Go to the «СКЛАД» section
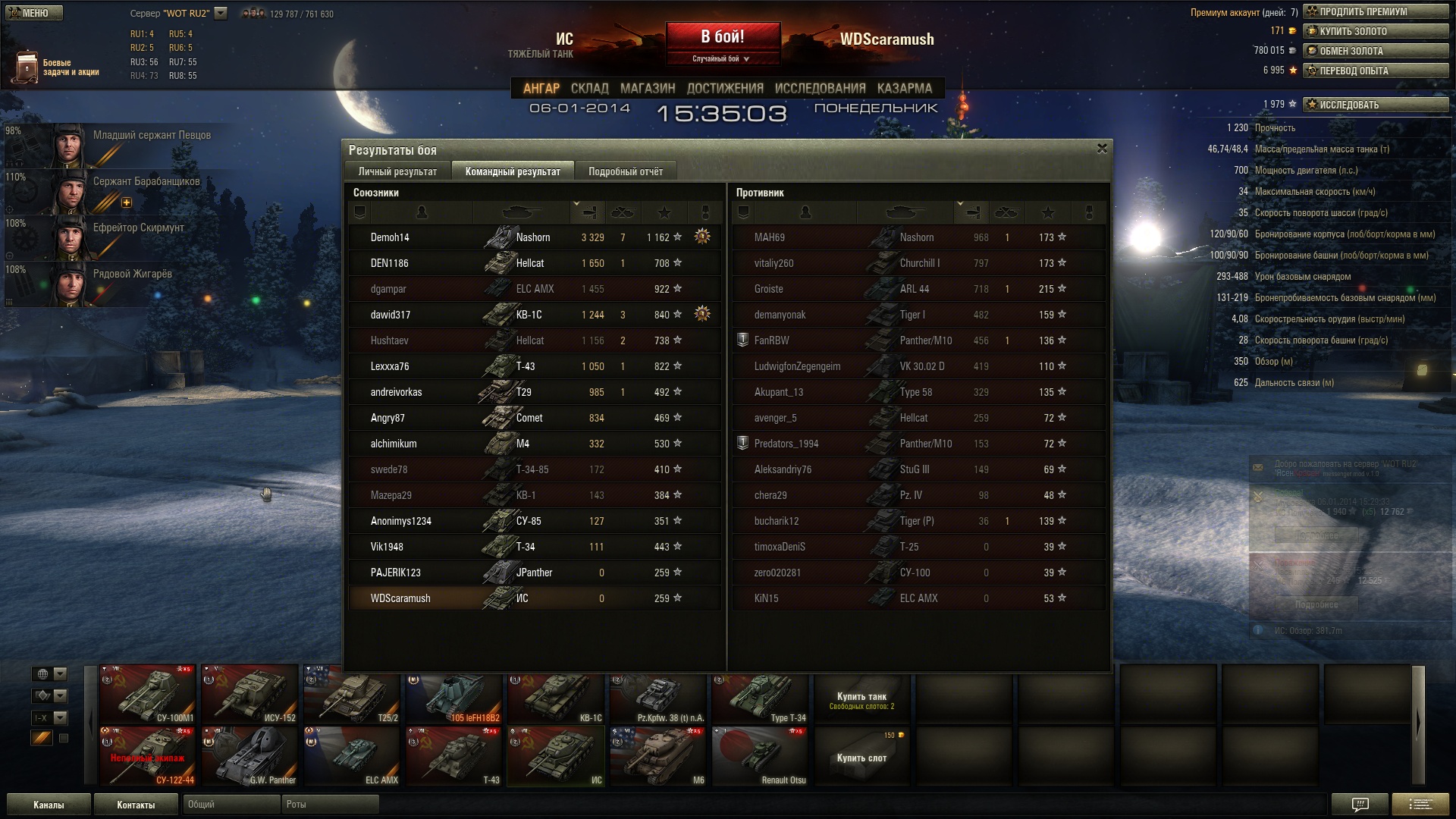Screen dimensions: 1456x819 589,88
